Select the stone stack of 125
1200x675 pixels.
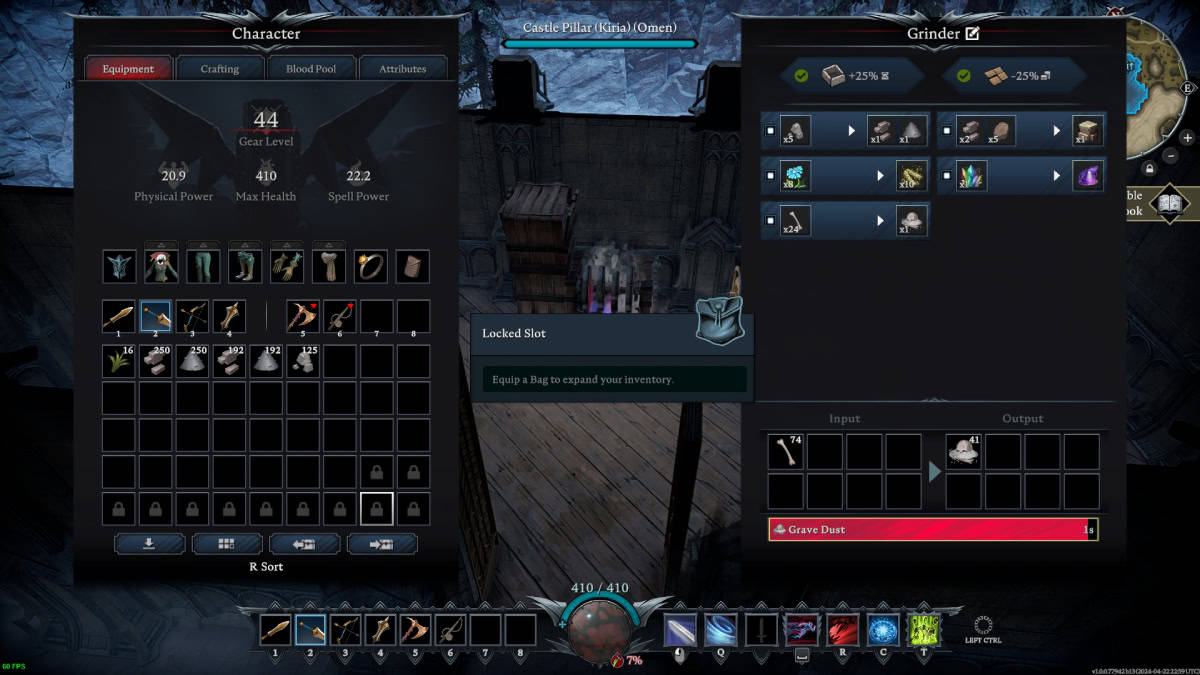pyautogui.click(x=304, y=362)
